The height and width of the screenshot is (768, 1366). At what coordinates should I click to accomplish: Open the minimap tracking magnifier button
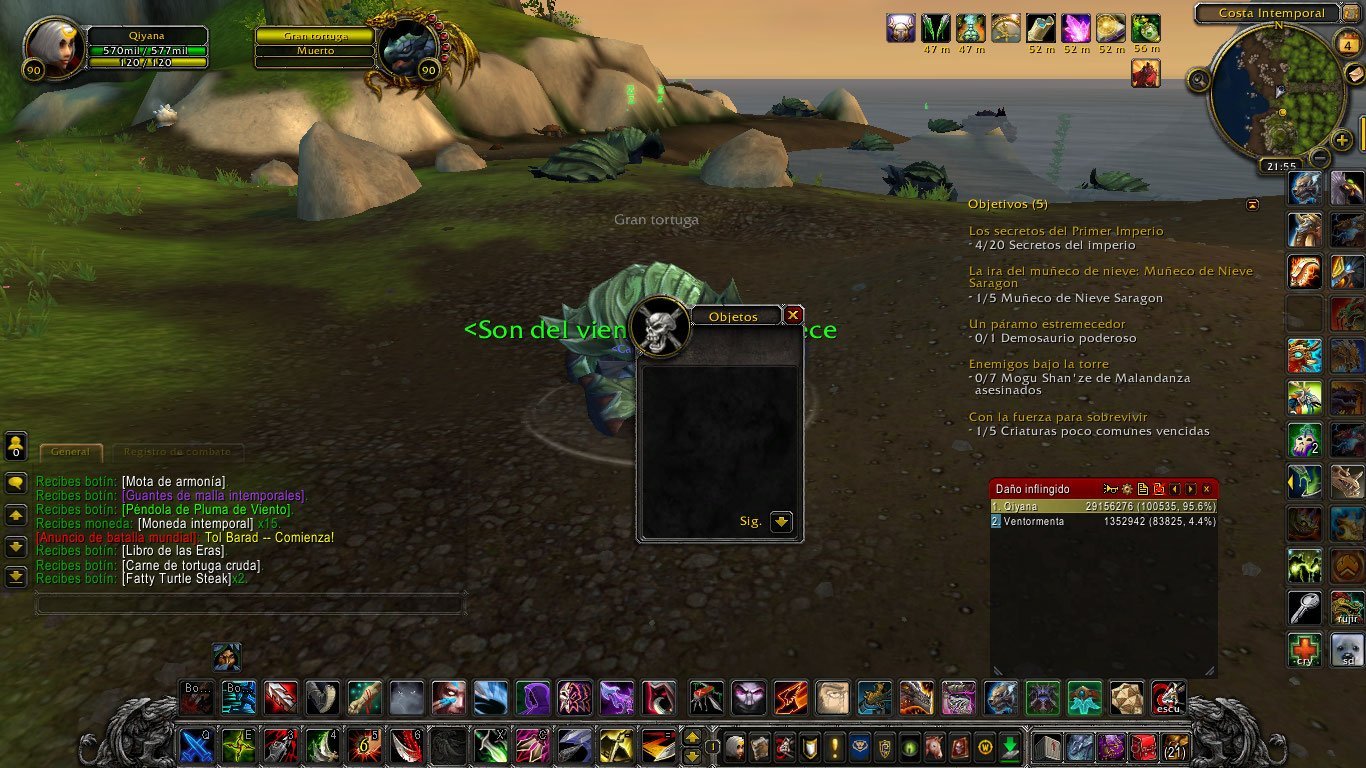click(1199, 80)
